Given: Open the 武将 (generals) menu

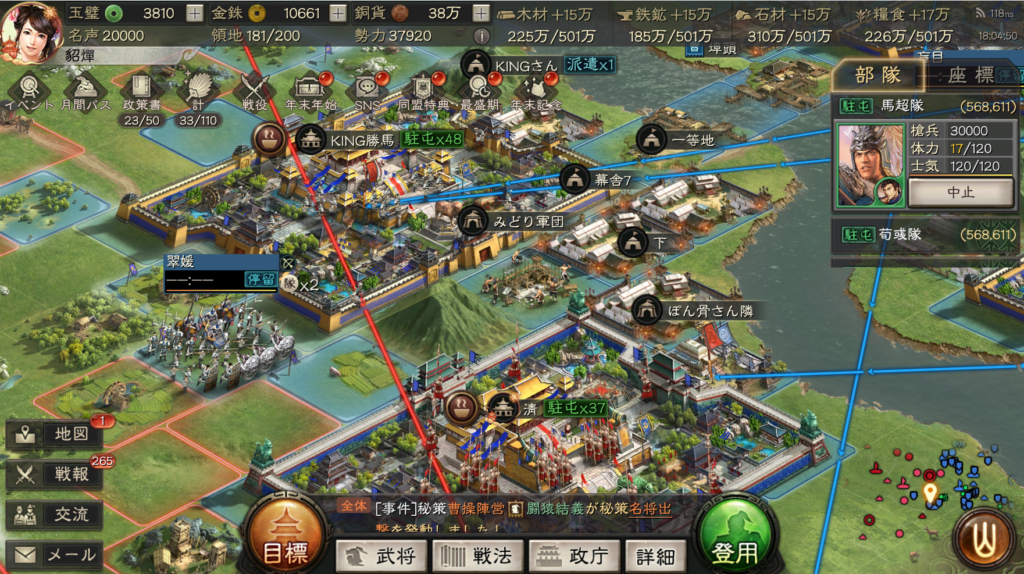Looking at the screenshot, I should pos(380,556).
